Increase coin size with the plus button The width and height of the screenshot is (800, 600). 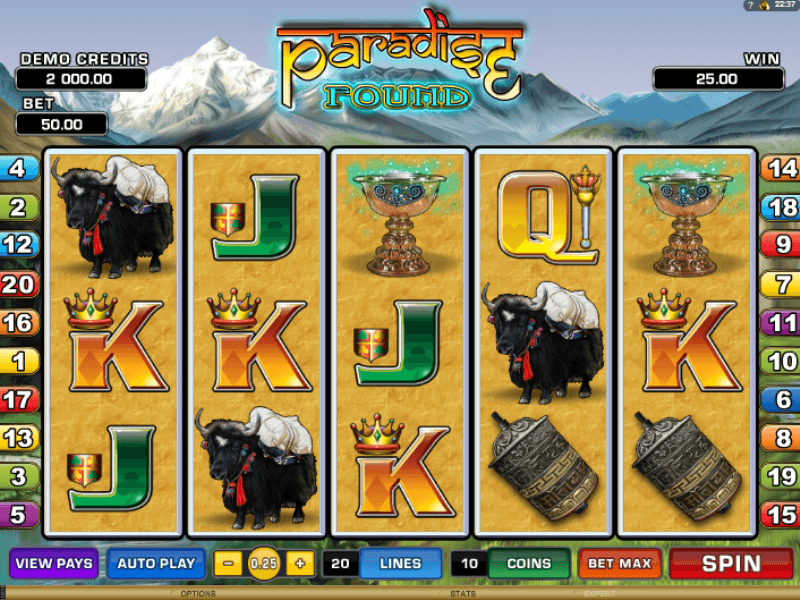pos(299,564)
